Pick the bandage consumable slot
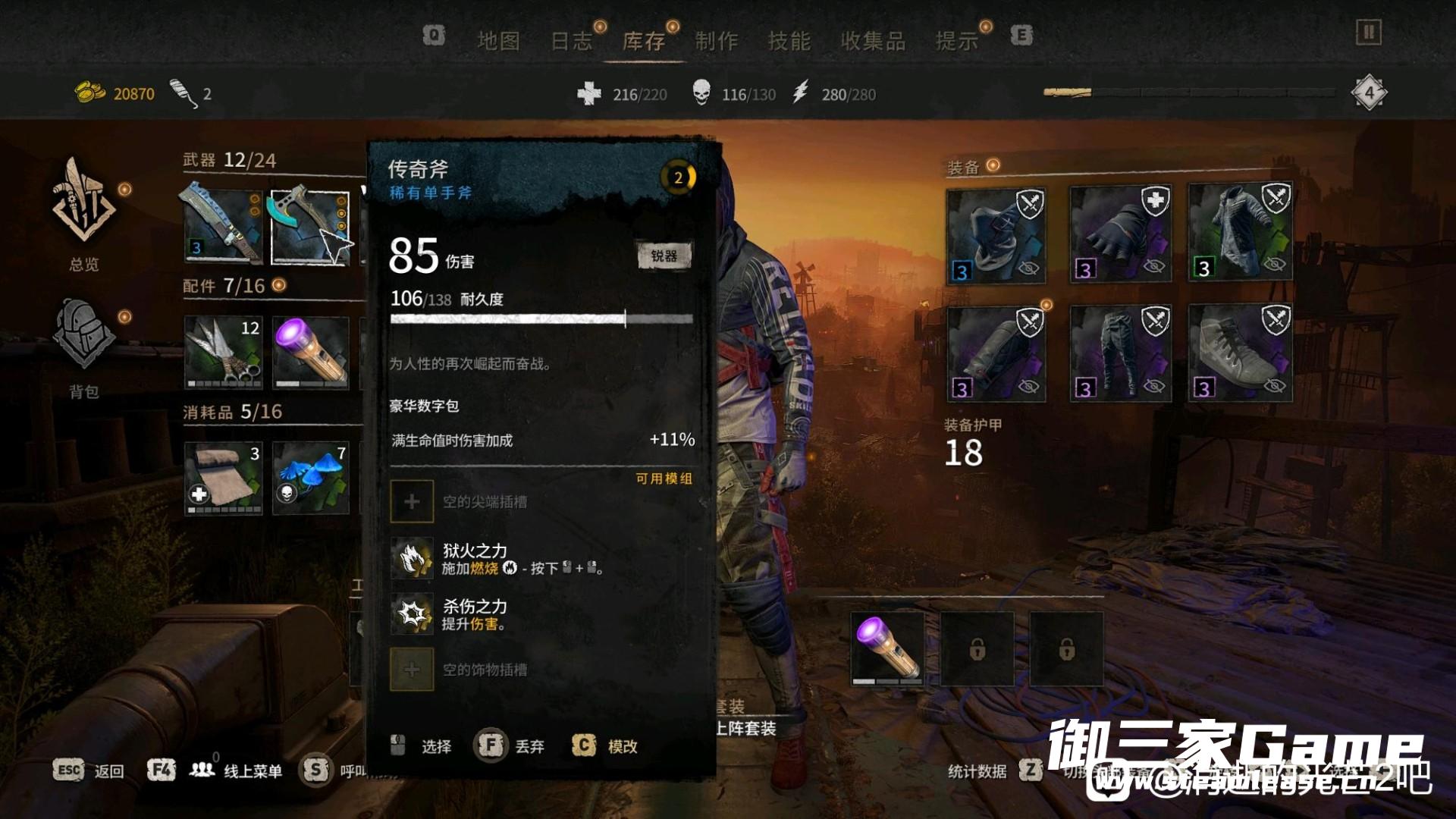 223,479
